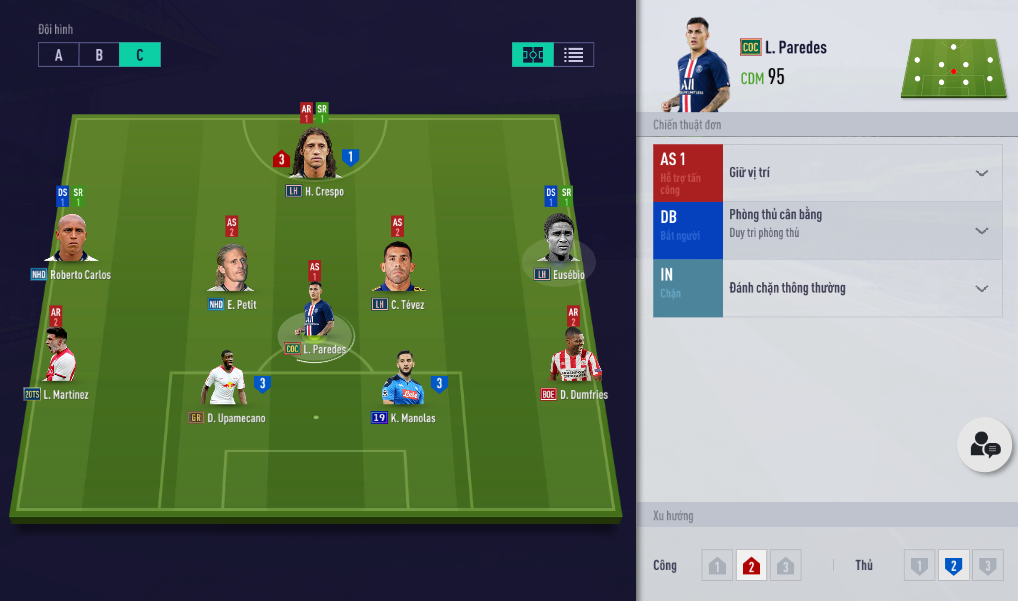Viewport: 1018px width, 601px height.
Task: Choose centre-back D. Upamecano
Action: coord(224,384)
